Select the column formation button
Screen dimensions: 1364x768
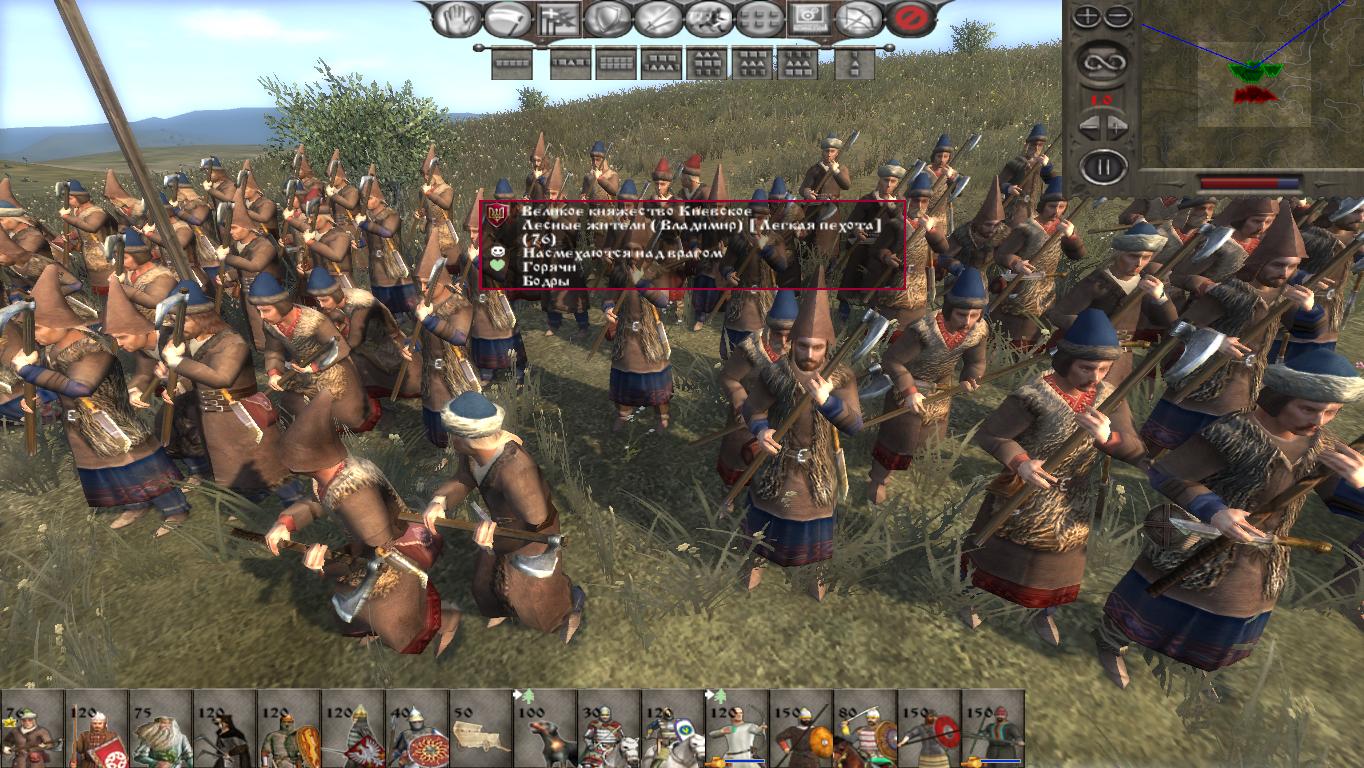[855, 62]
